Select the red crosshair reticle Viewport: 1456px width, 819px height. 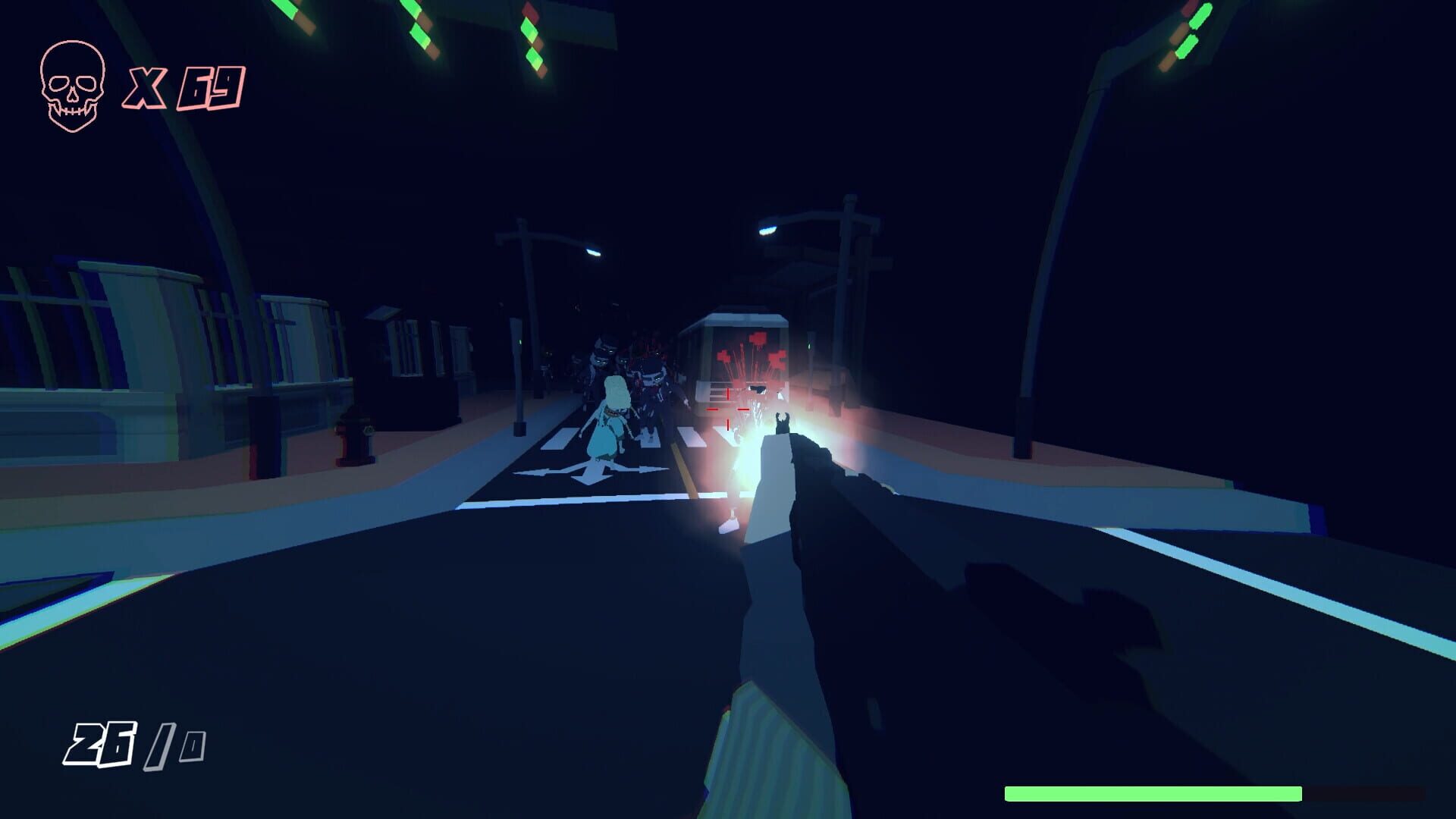click(727, 411)
